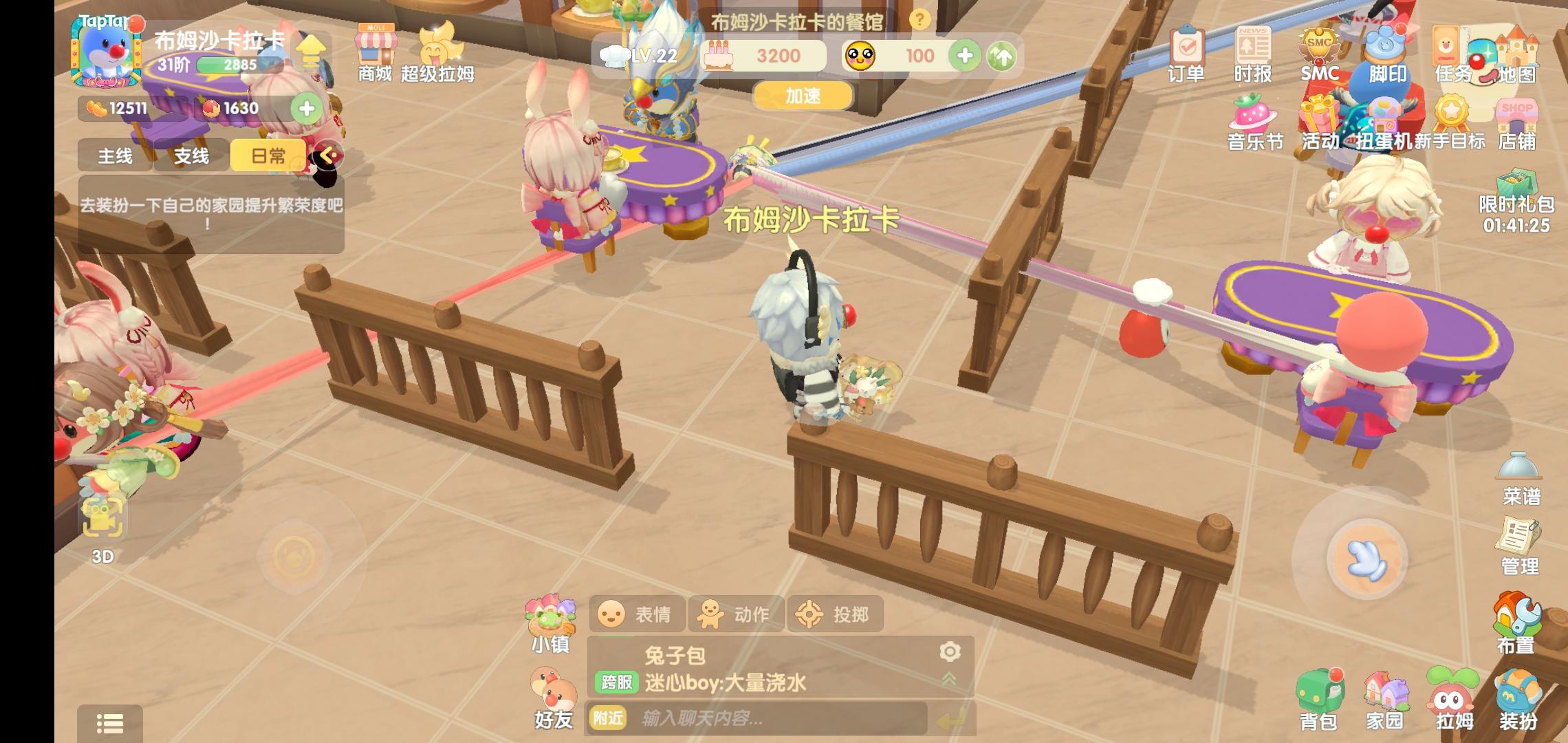
Task: Switch to the 主线 quest tab
Action: pos(113,155)
